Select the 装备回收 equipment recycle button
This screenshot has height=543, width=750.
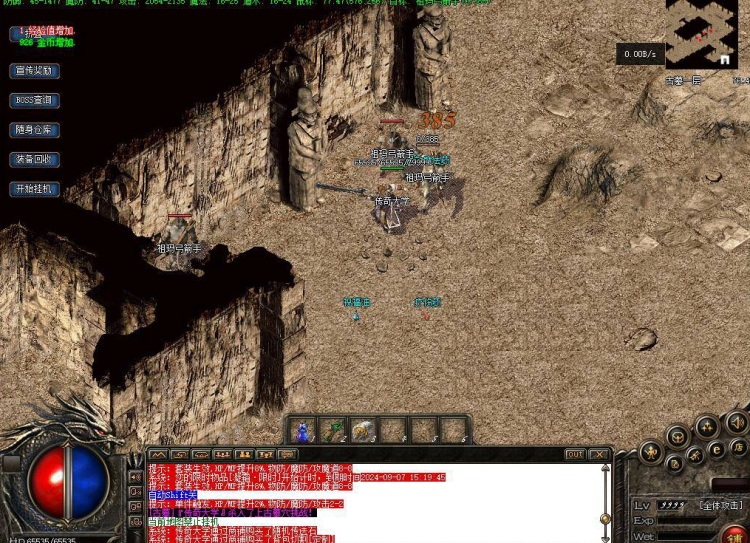35,159
